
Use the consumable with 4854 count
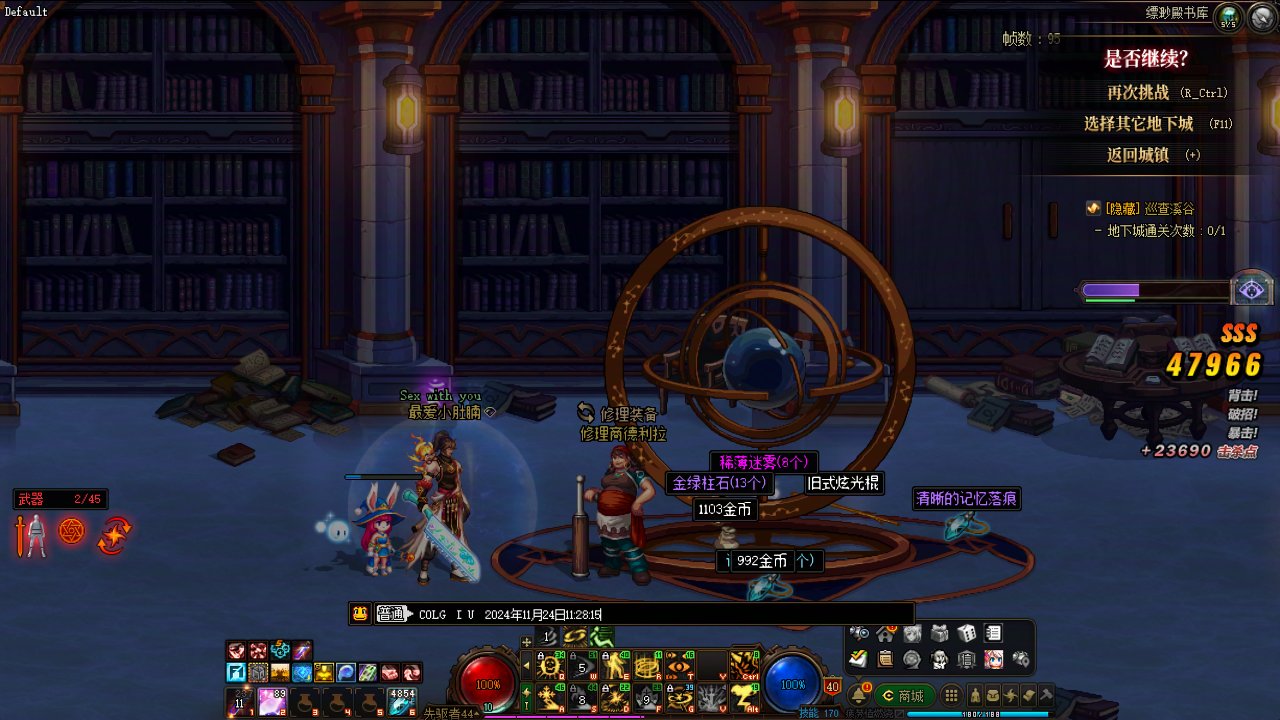coord(402,701)
